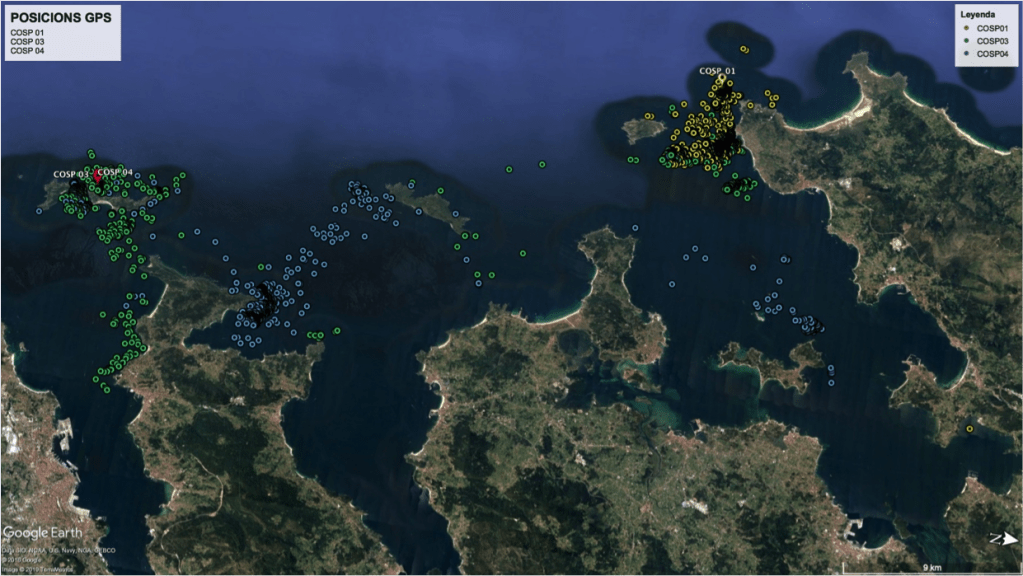1023x576 pixels.
Task: Choose COSP 03 in the Posicions GPS list
Action: tap(27, 41)
